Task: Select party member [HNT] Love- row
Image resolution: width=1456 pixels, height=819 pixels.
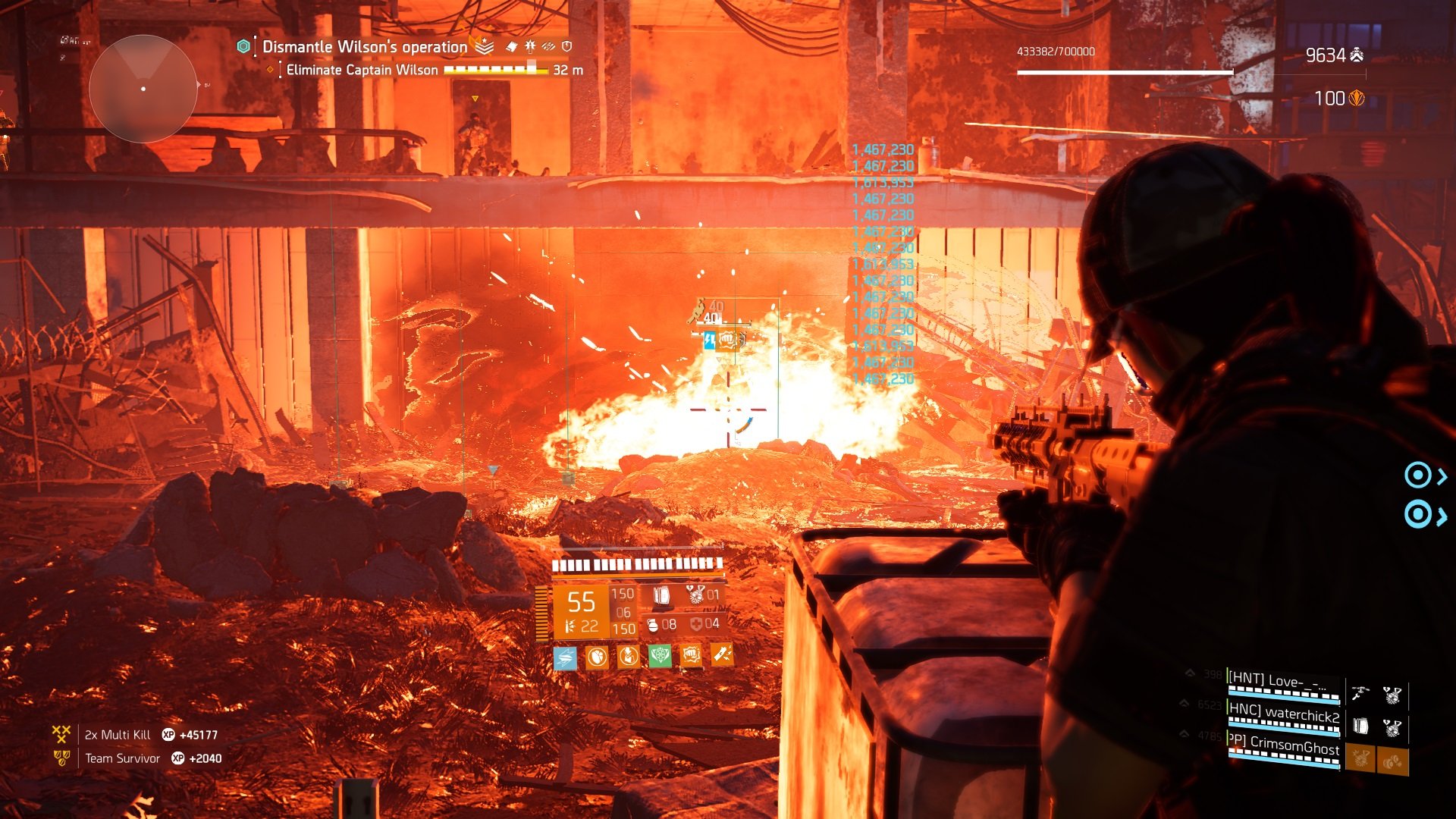Action: coord(1283,682)
